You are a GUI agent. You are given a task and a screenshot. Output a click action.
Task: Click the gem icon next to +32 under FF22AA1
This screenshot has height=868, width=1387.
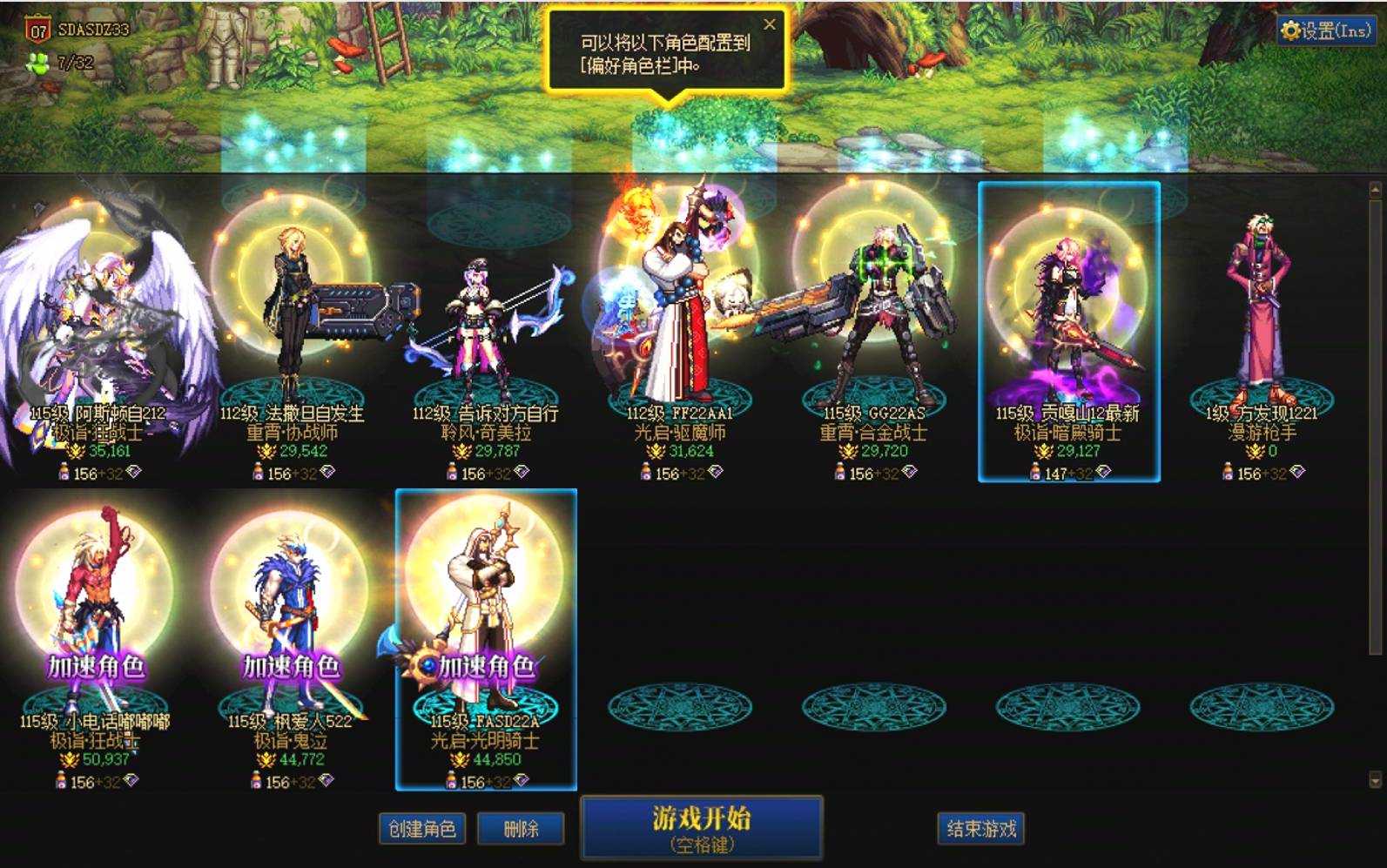point(717,471)
